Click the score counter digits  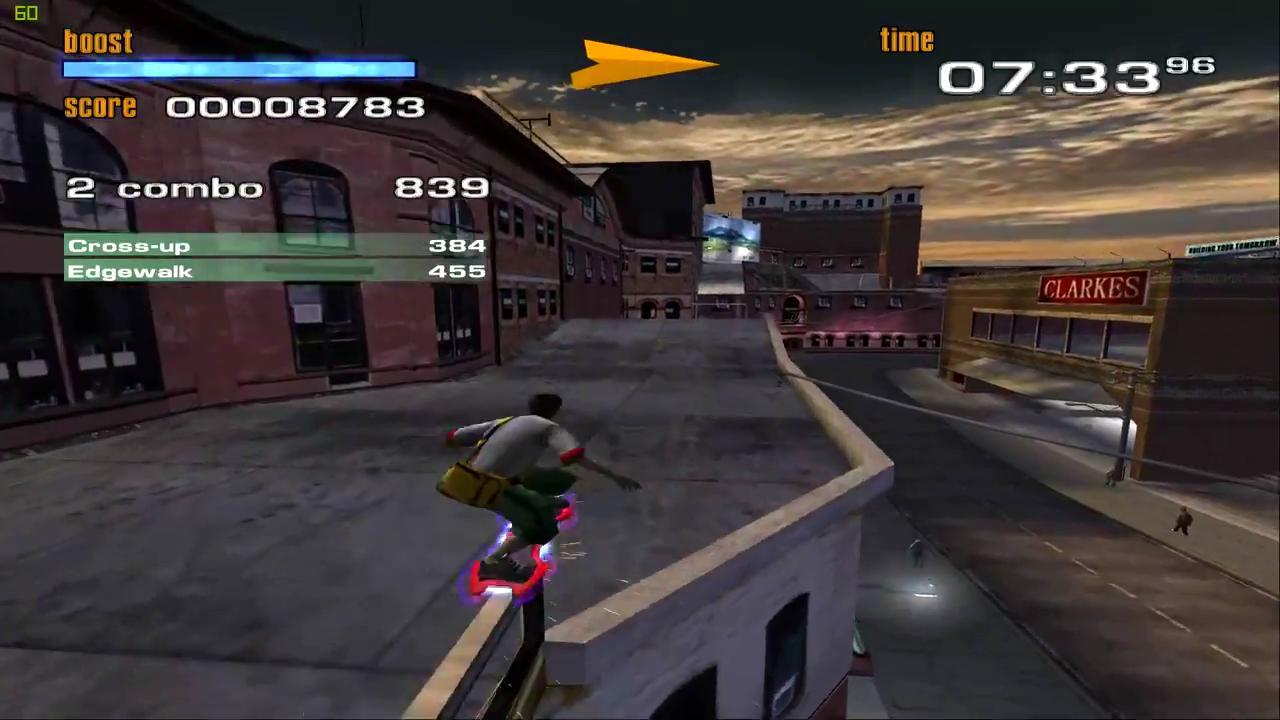(x=296, y=107)
